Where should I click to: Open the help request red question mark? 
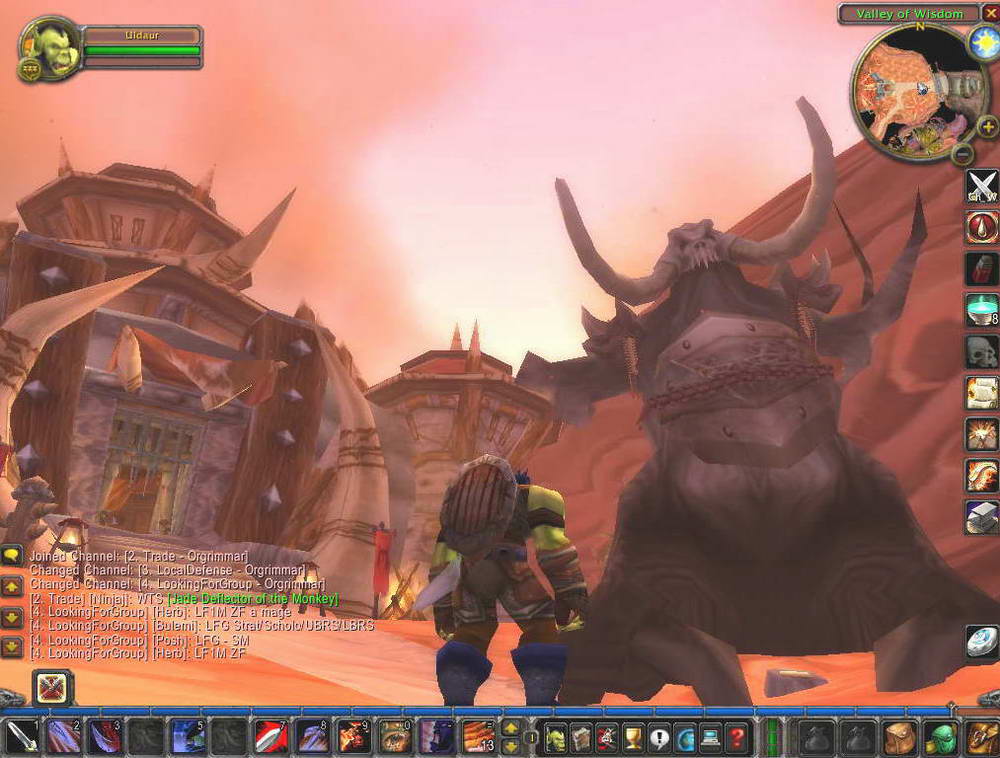coord(736,738)
